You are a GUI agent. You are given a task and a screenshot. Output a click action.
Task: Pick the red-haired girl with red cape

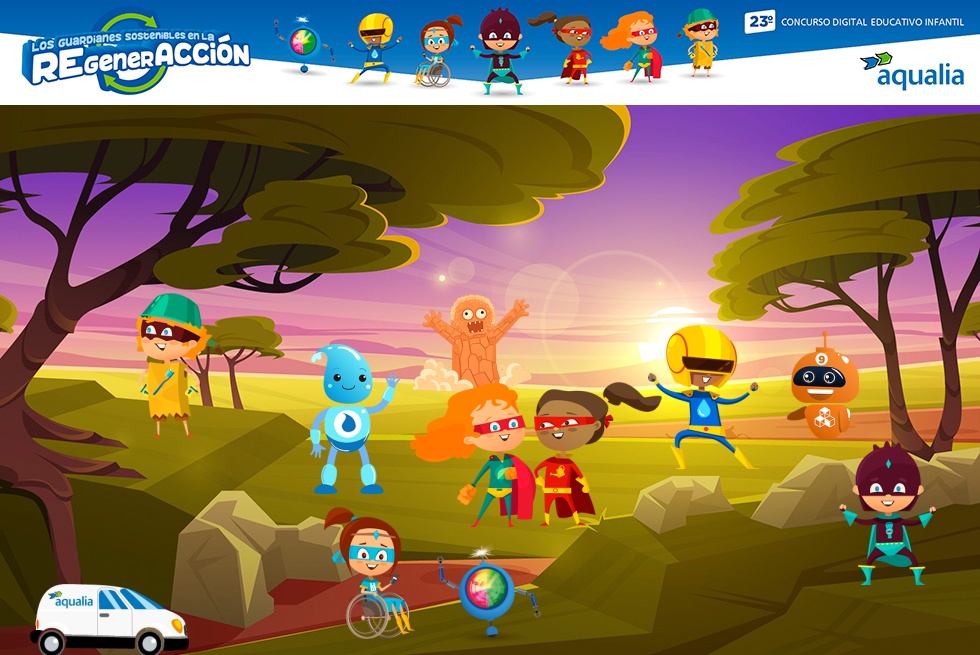(x=489, y=452)
